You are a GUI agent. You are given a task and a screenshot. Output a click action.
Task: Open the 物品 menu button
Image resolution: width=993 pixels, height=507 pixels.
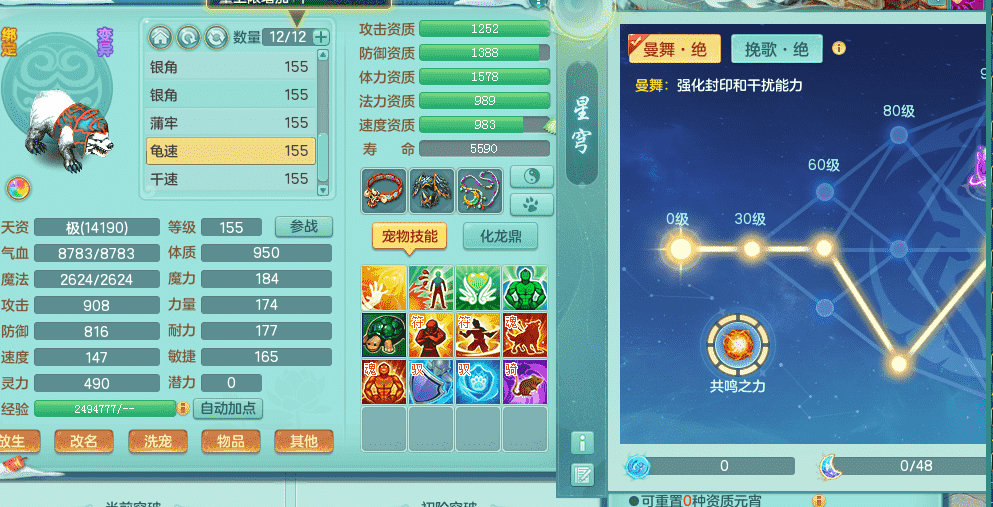230,441
